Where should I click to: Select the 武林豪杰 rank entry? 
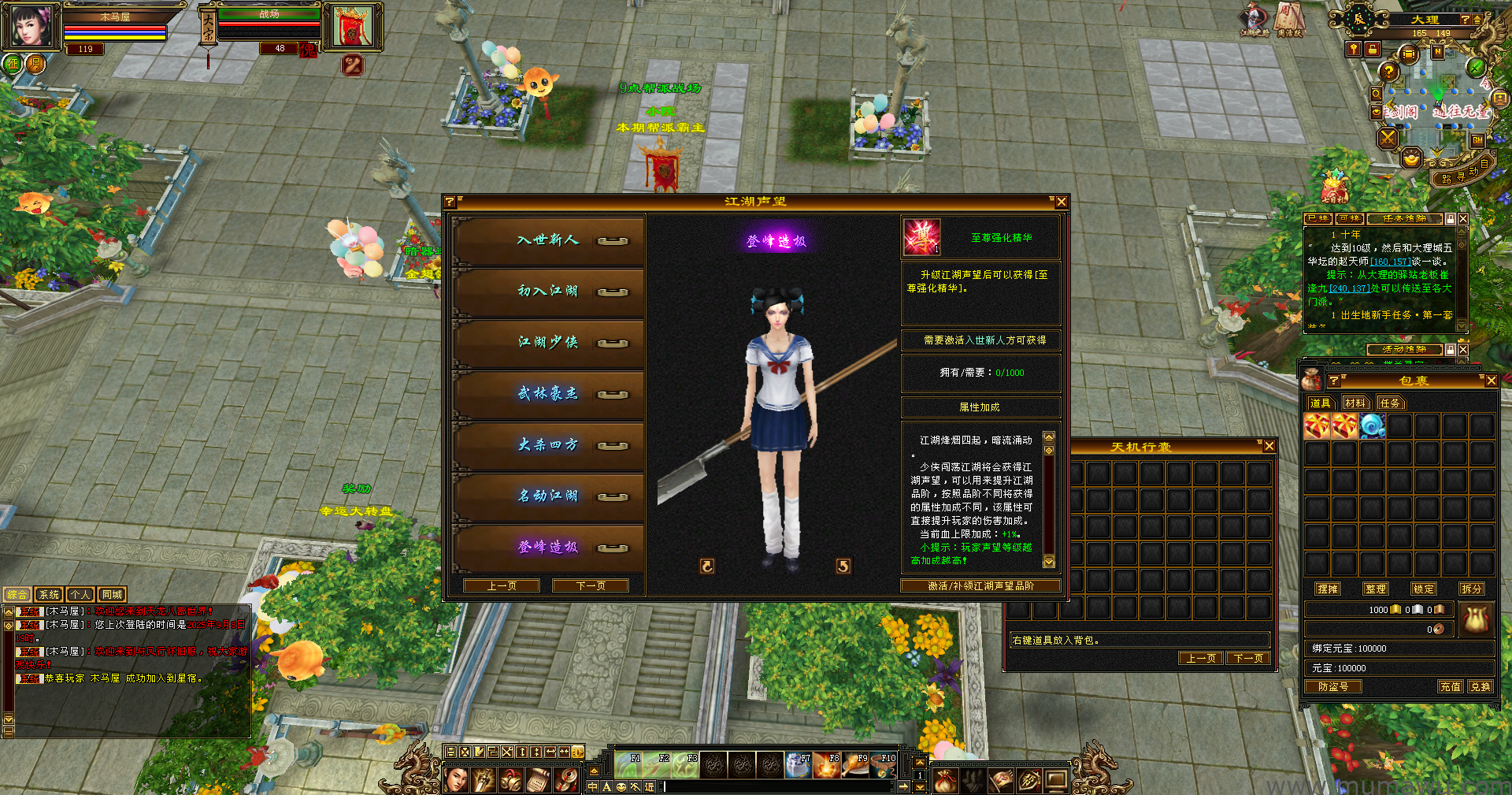click(x=548, y=394)
